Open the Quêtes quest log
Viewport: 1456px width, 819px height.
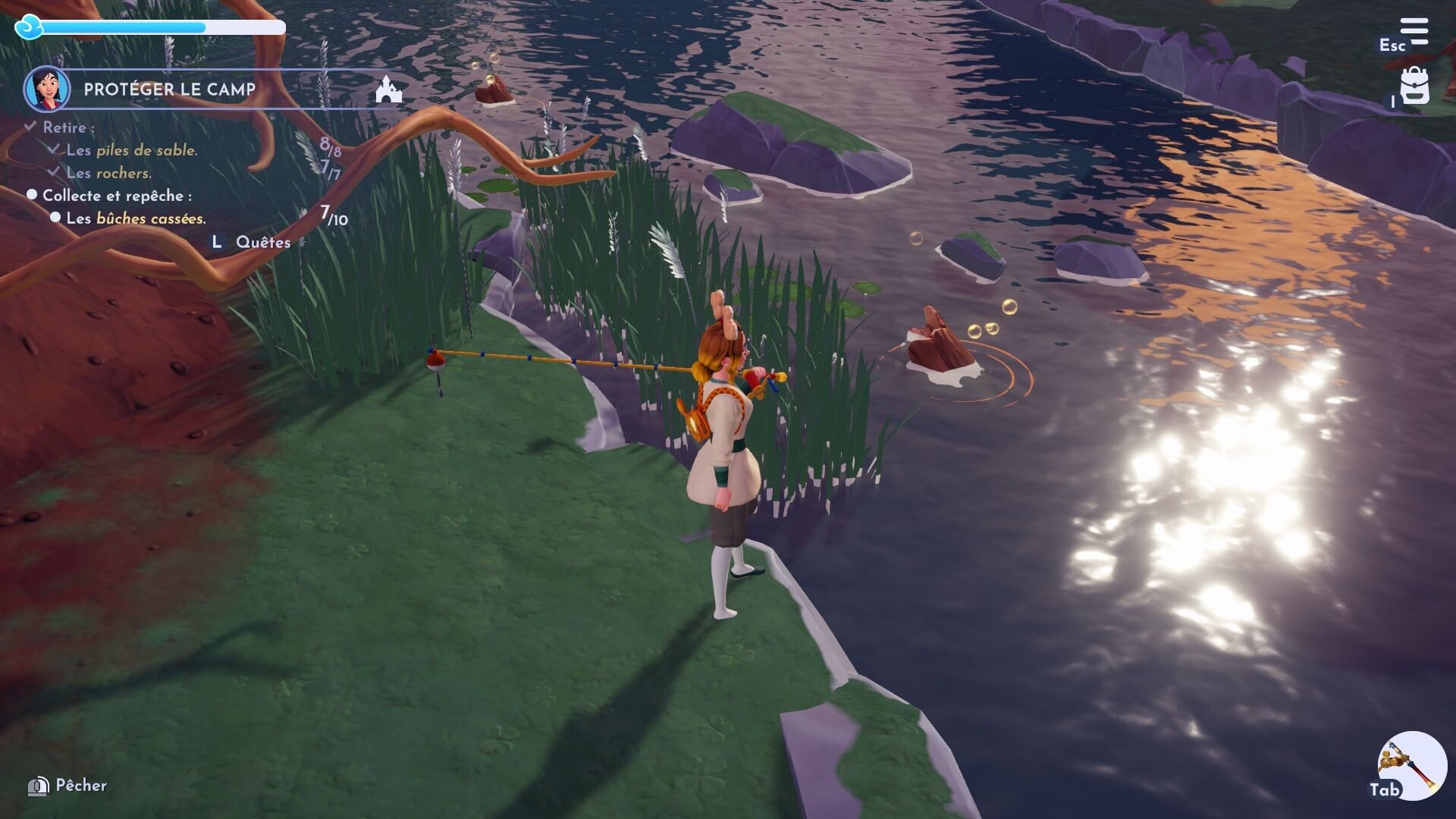click(262, 243)
